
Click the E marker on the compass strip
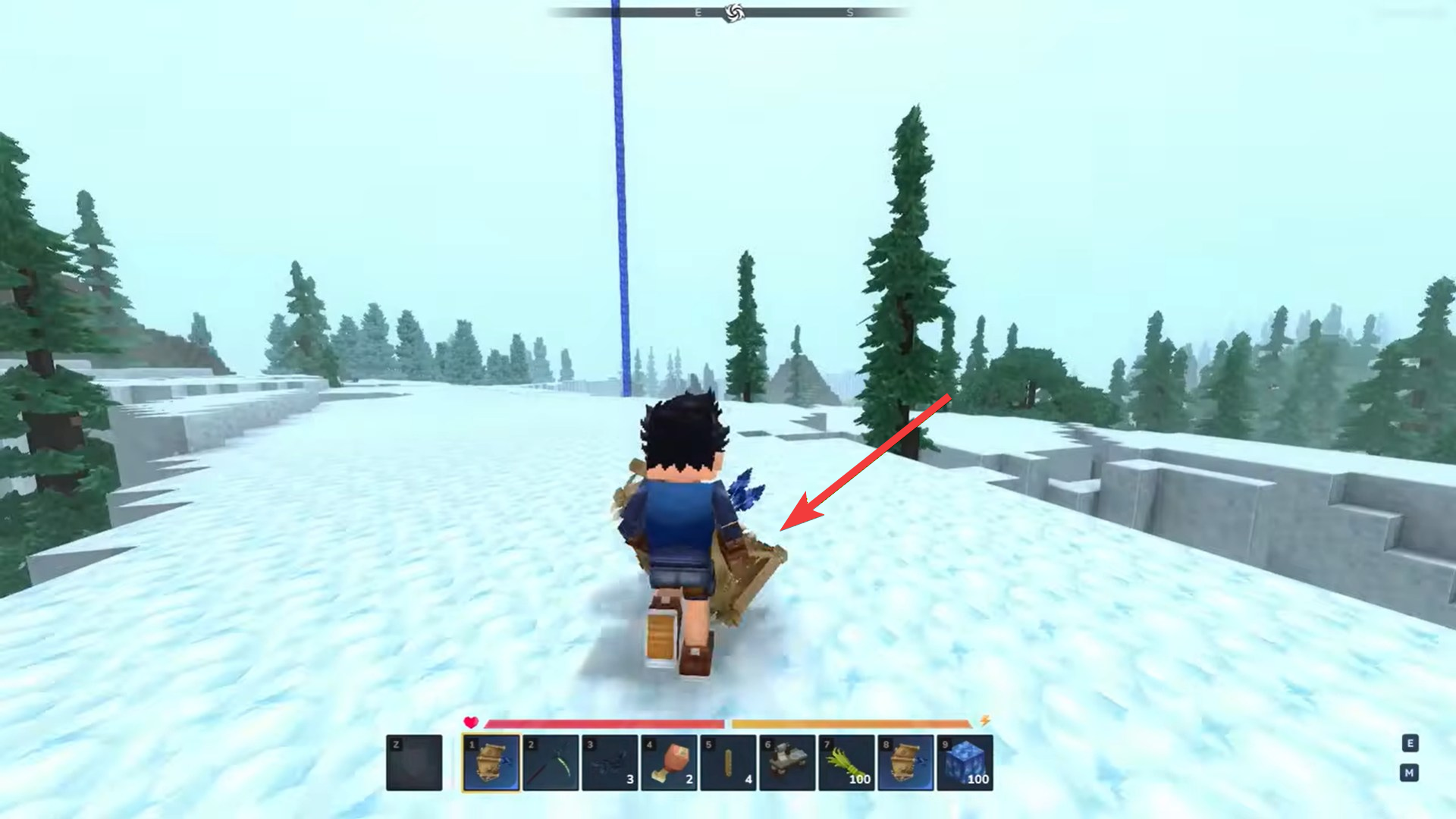(x=698, y=12)
